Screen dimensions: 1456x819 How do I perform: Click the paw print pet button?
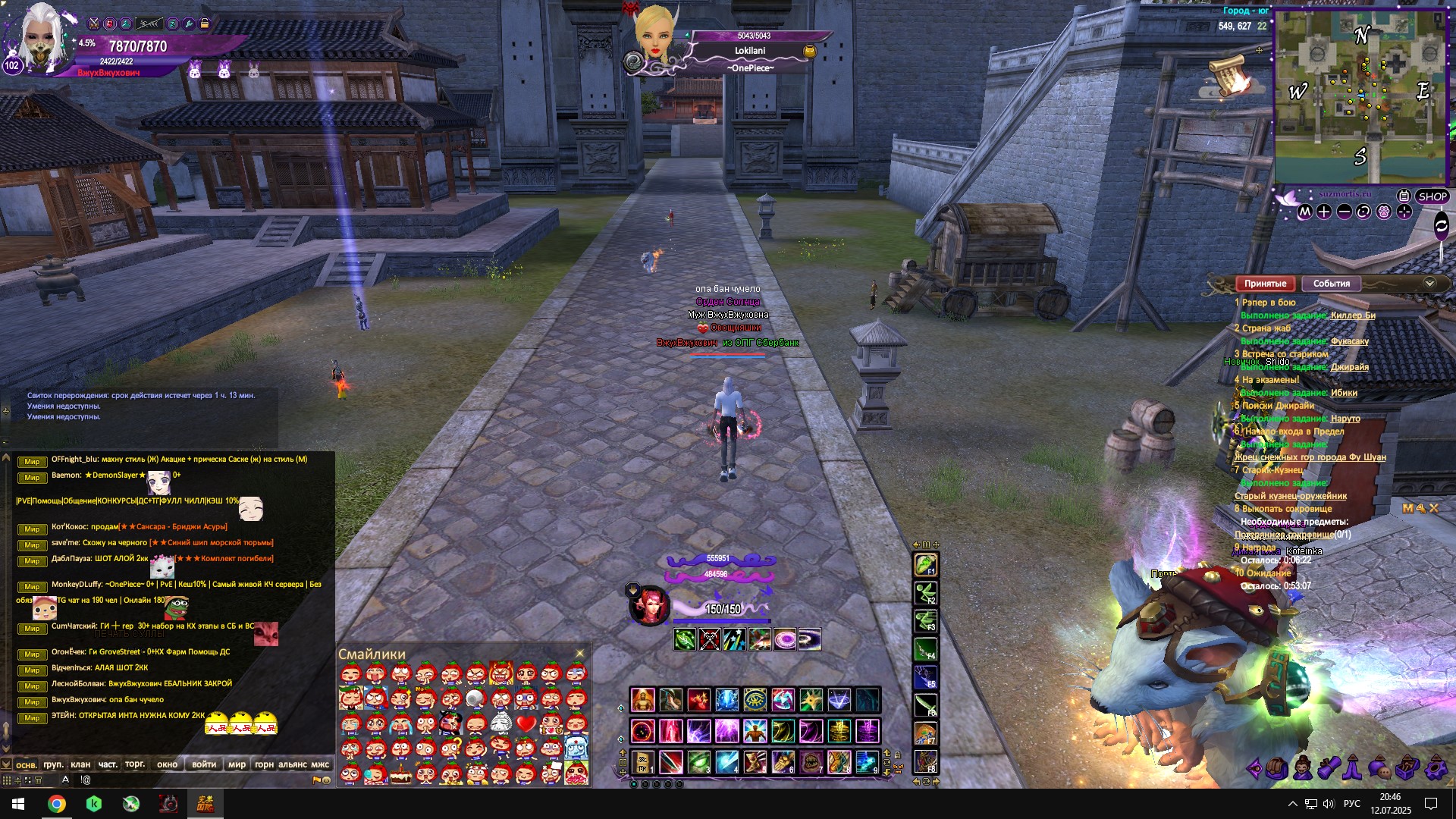tap(1383, 212)
